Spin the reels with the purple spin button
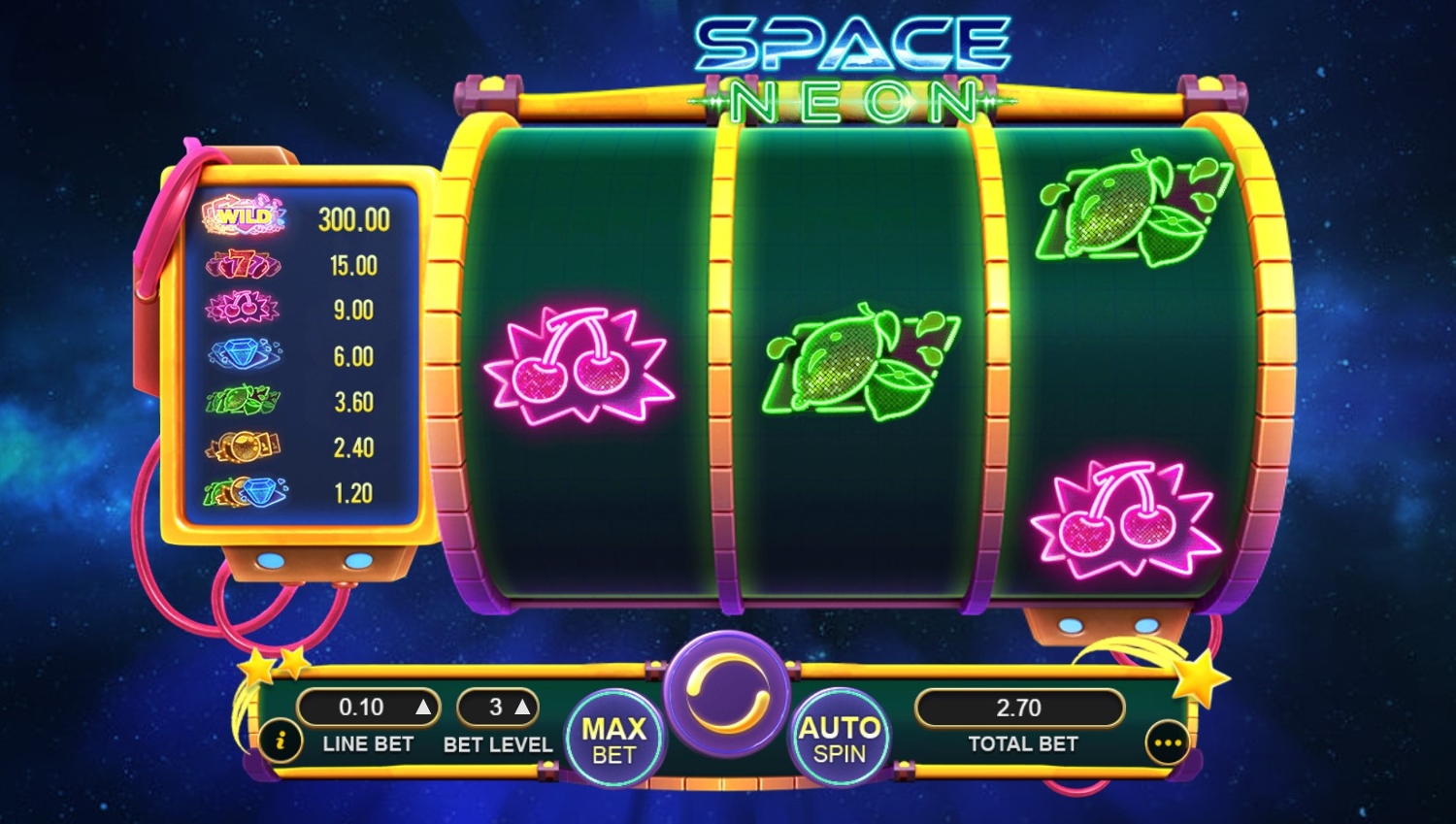This screenshot has height=824, width=1456. pos(727,693)
